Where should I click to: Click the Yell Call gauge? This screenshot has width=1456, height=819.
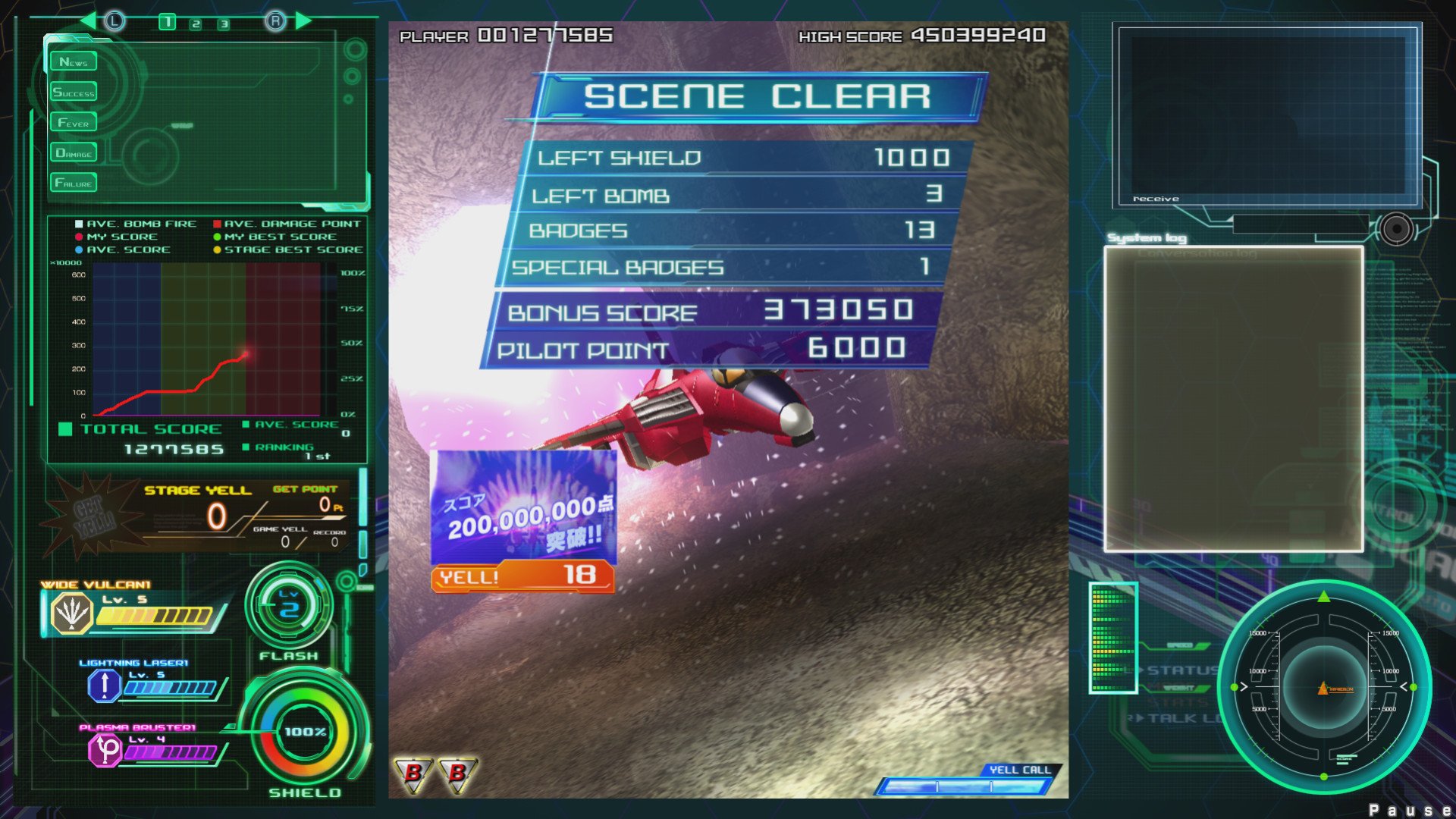(963, 786)
